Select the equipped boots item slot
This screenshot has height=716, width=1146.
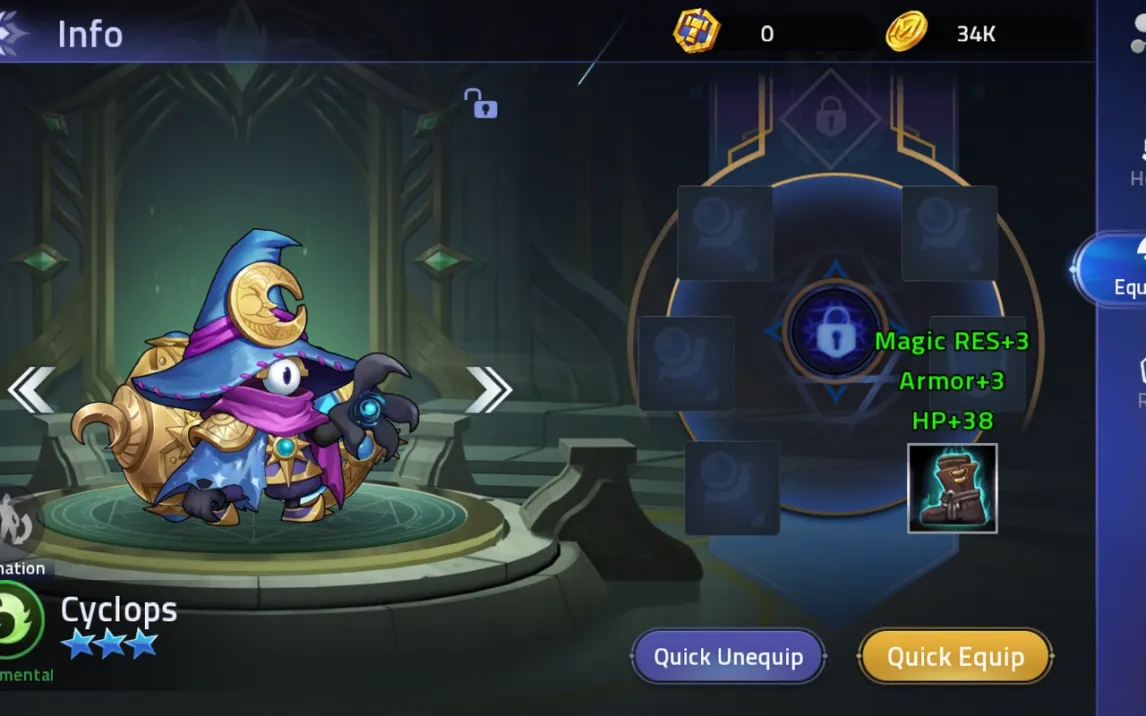tap(952, 488)
